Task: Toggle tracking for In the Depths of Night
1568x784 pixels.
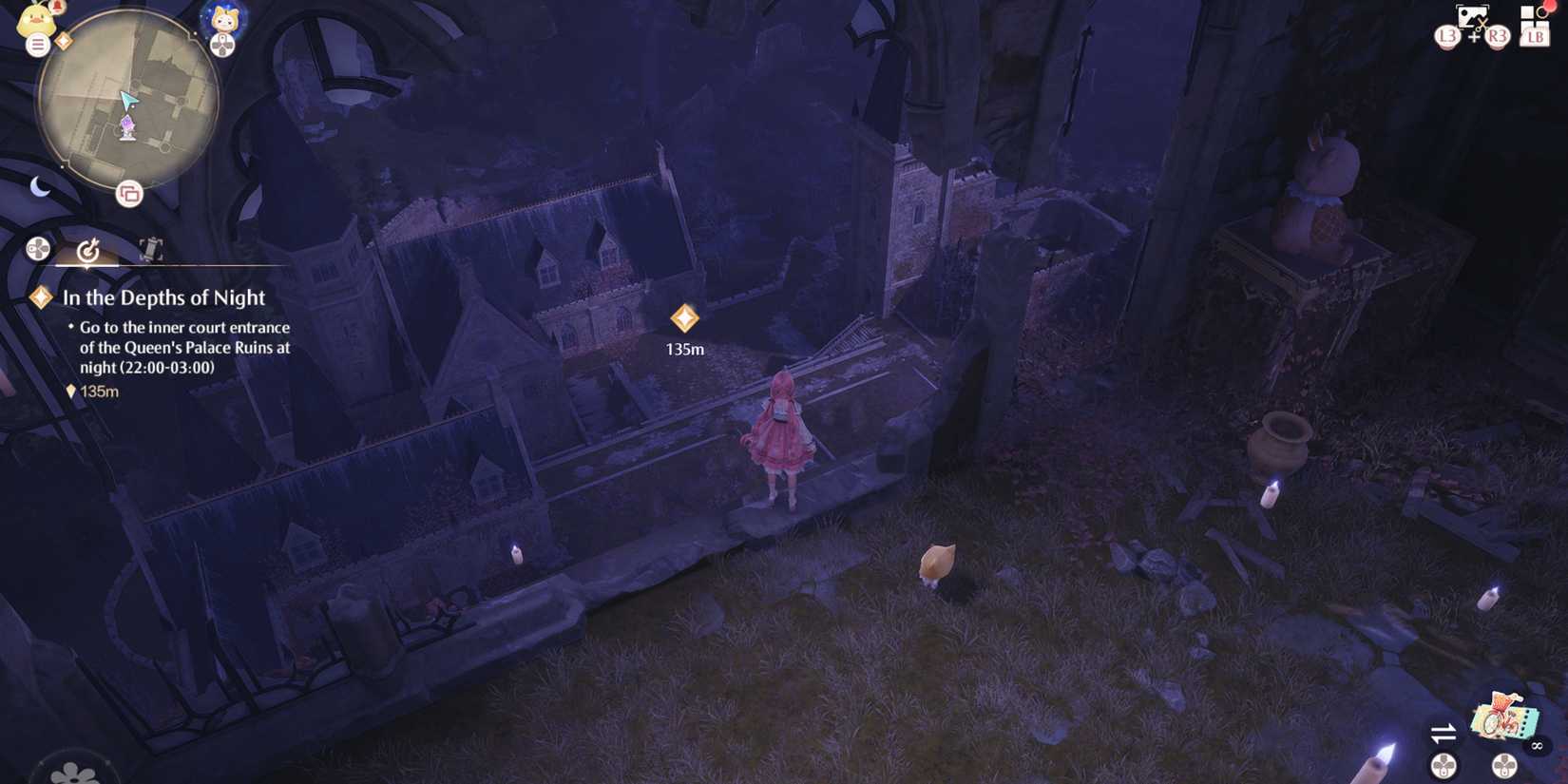Action: coord(41,298)
